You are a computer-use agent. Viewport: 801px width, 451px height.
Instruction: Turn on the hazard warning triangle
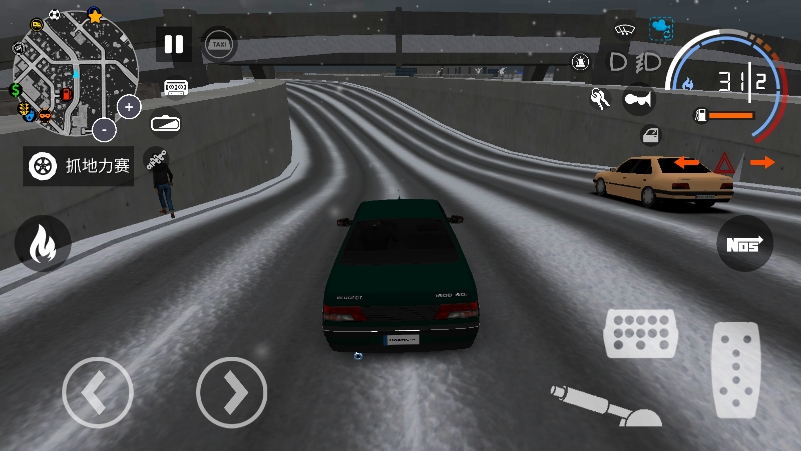724,162
